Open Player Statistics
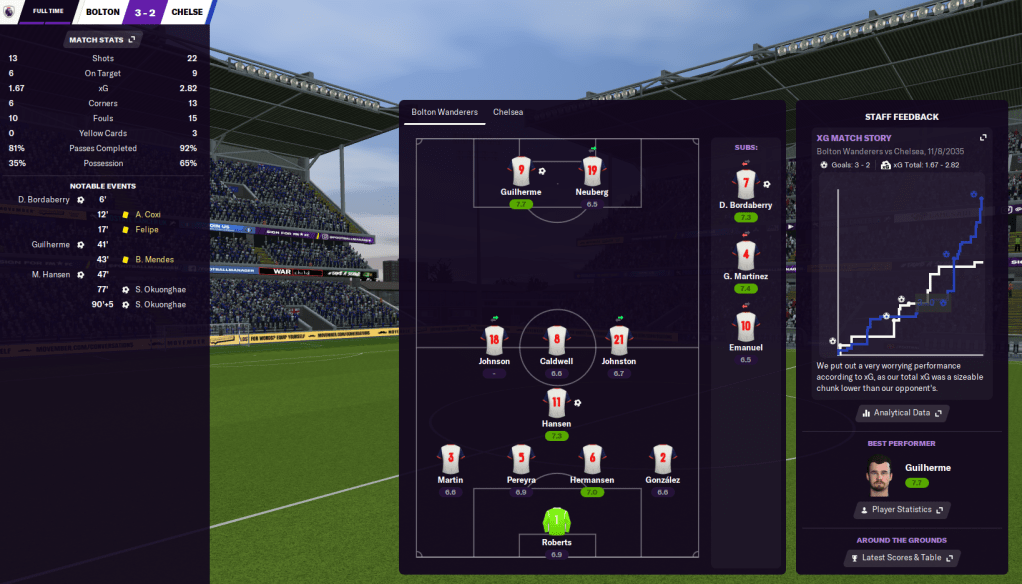The width and height of the screenshot is (1022, 584). (902, 510)
